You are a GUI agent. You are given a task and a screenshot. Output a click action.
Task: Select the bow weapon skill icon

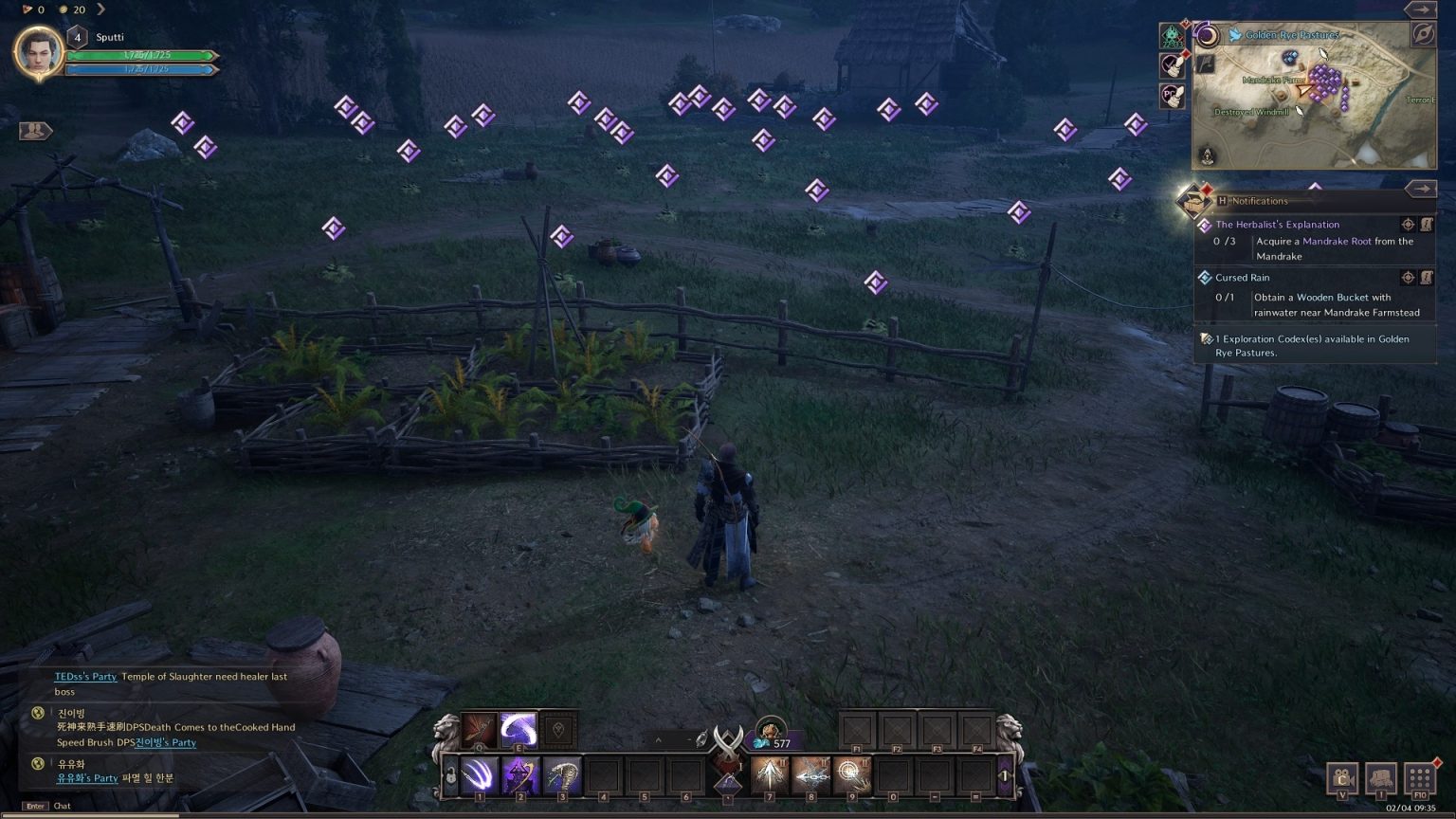click(479, 730)
